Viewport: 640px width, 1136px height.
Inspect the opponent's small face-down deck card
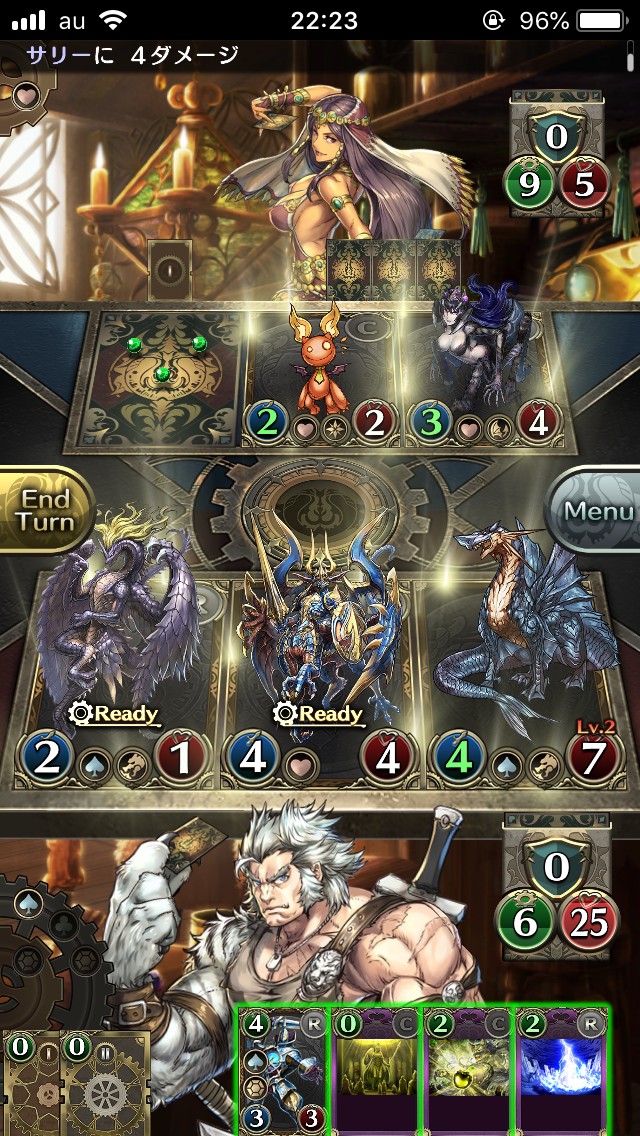[x=168, y=270]
